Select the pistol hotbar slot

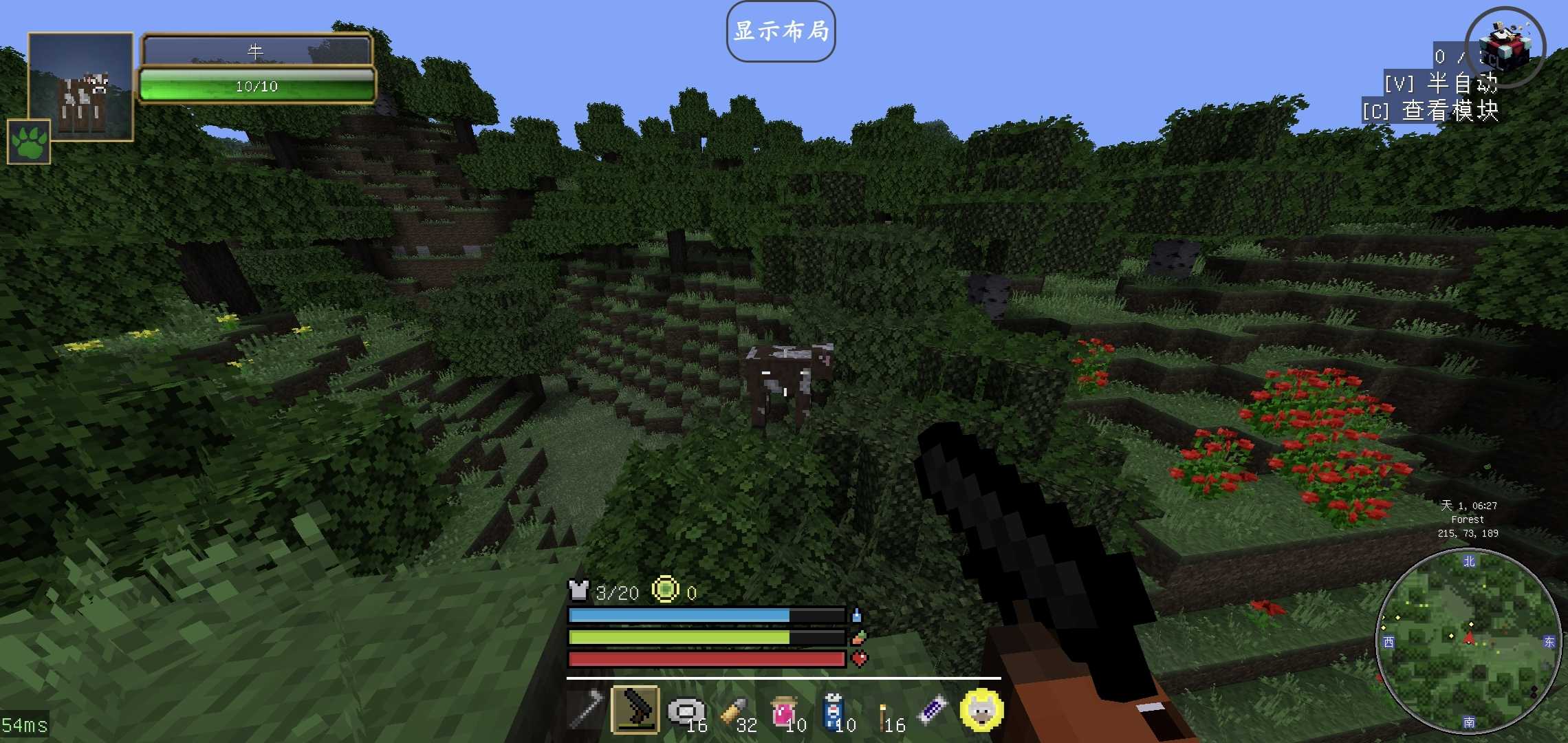(x=635, y=709)
